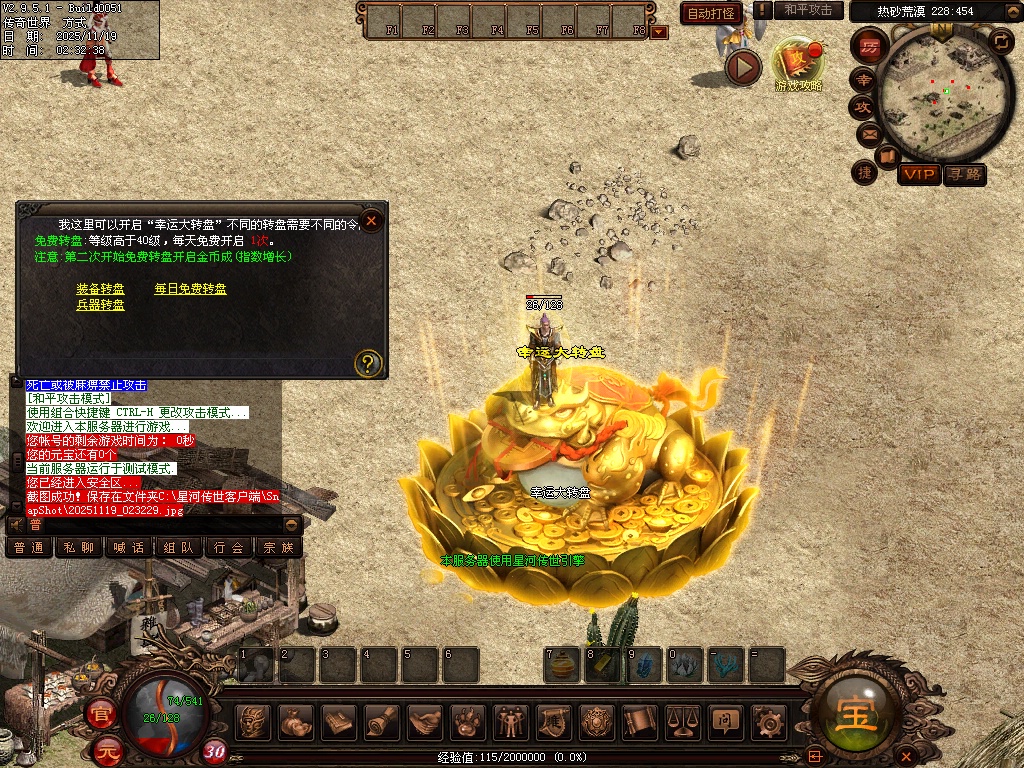Click the circular minimap
This screenshot has height=768, width=1024.
click(945, 95)
